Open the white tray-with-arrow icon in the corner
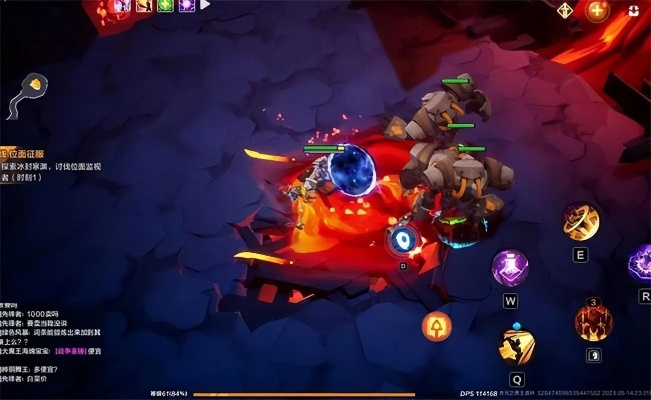651x400 pixels. click(x=633, y=10)
